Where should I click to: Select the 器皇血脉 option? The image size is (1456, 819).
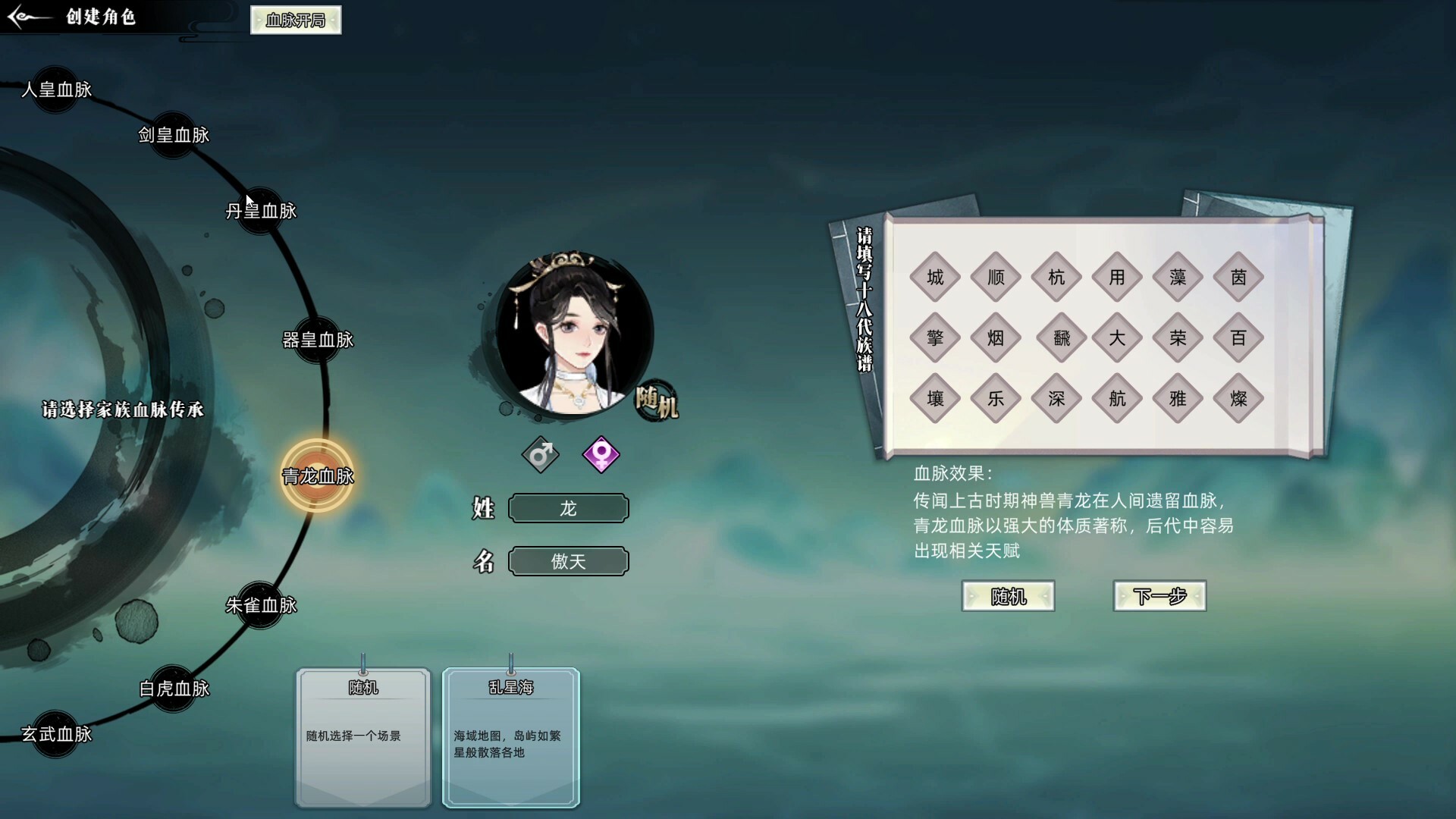(318, 340)
